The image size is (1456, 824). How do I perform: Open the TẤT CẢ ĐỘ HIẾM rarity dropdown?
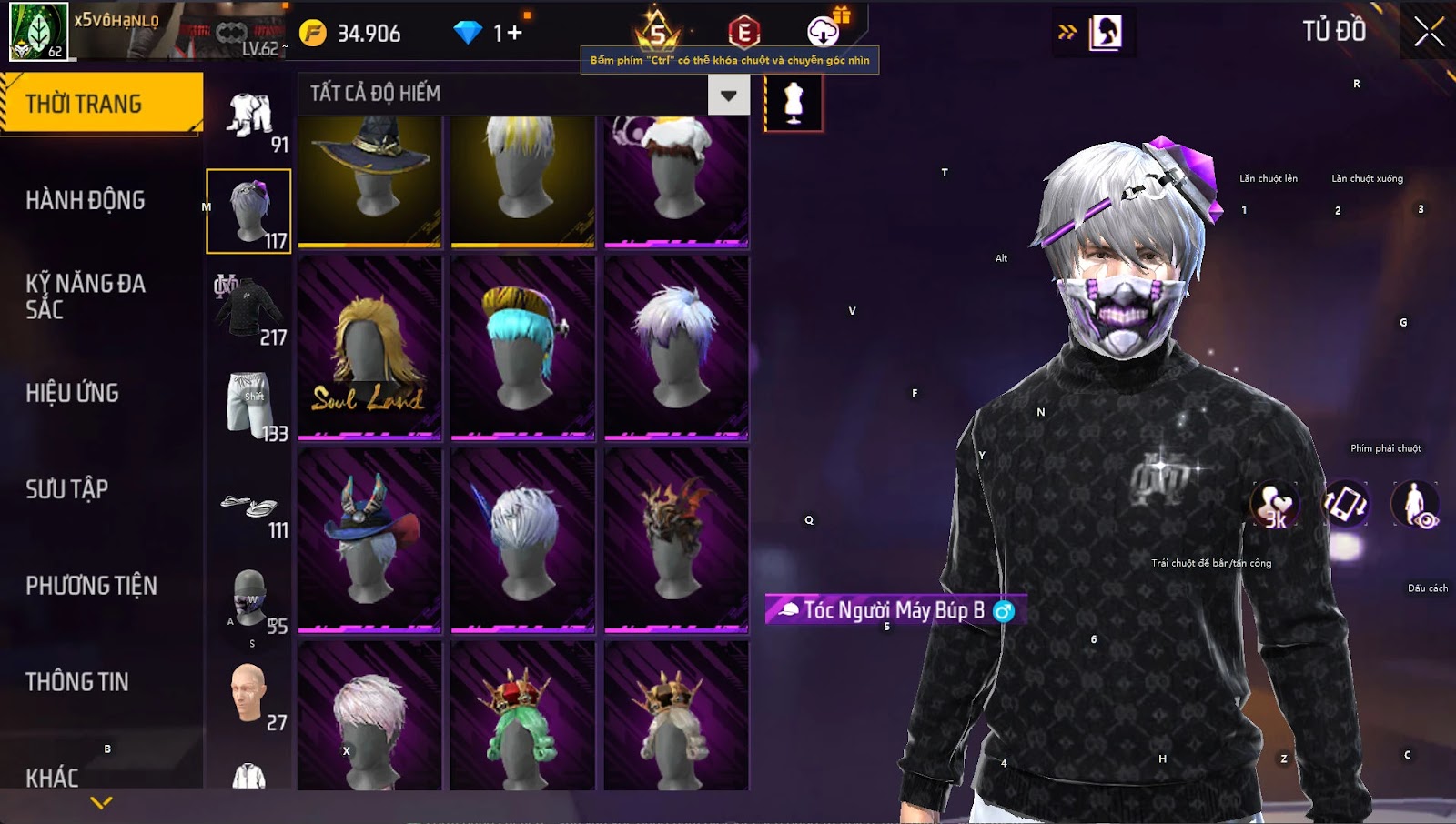728,95
